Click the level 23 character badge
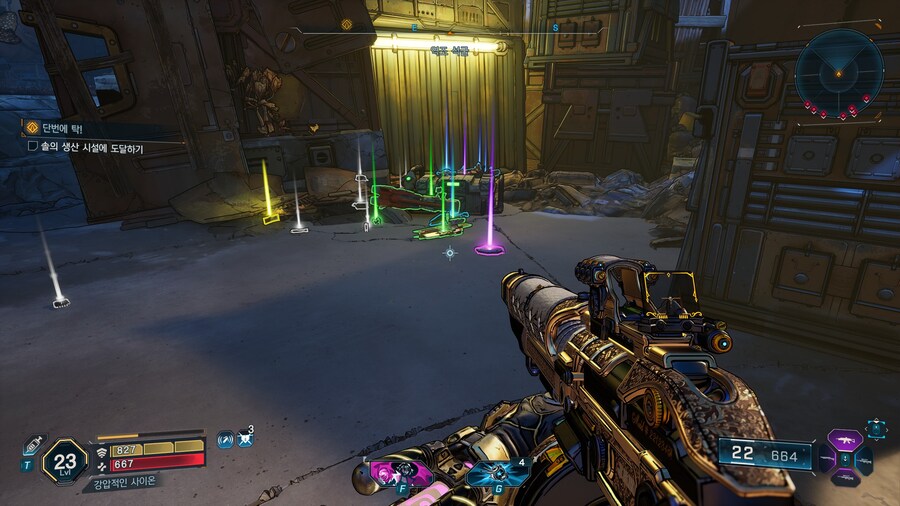 click(65, 462)
